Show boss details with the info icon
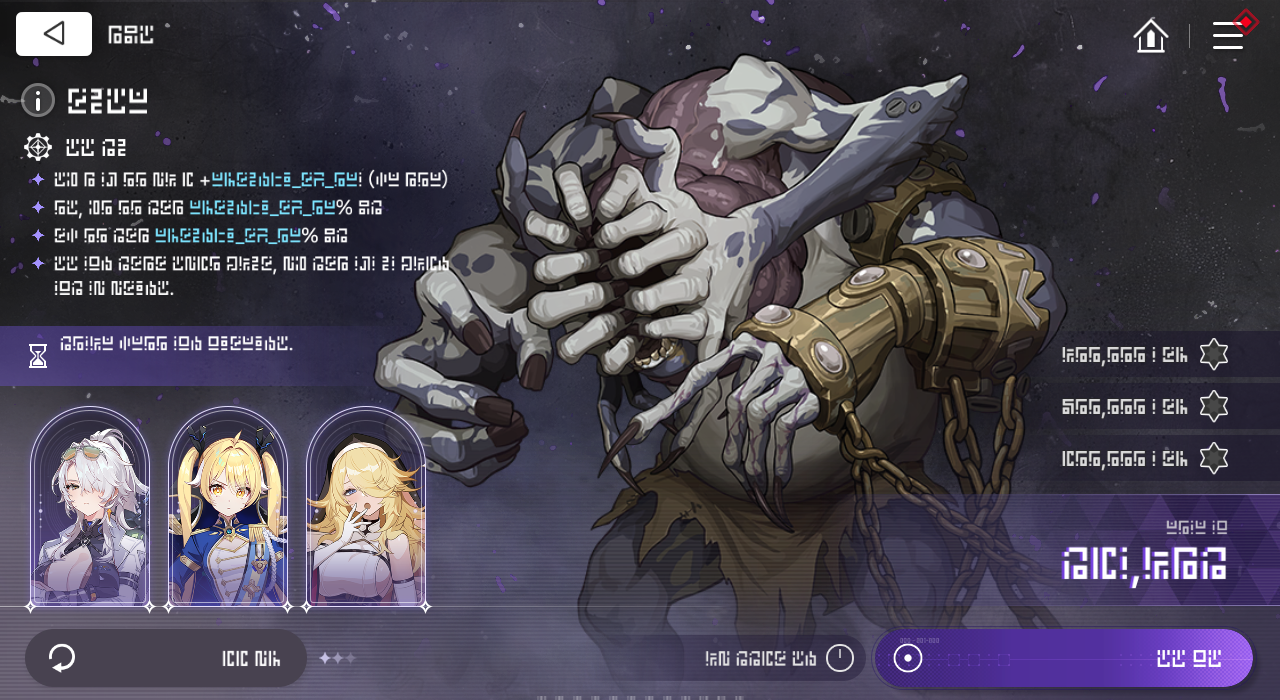Viewport: 1280px width, 700px height. tap(38, 100)
